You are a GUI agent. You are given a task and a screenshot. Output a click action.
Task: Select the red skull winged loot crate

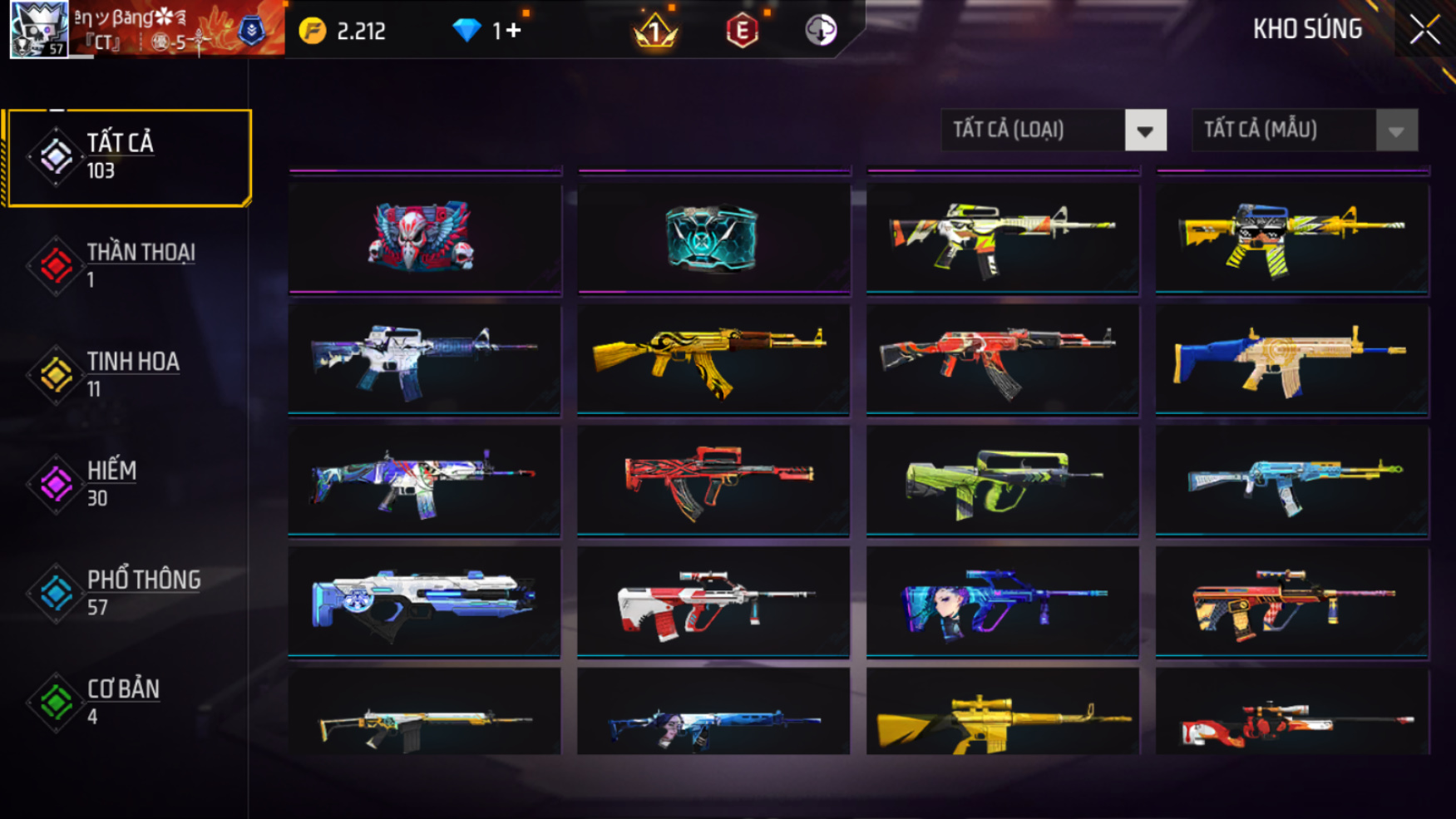[x=424, y=238]
